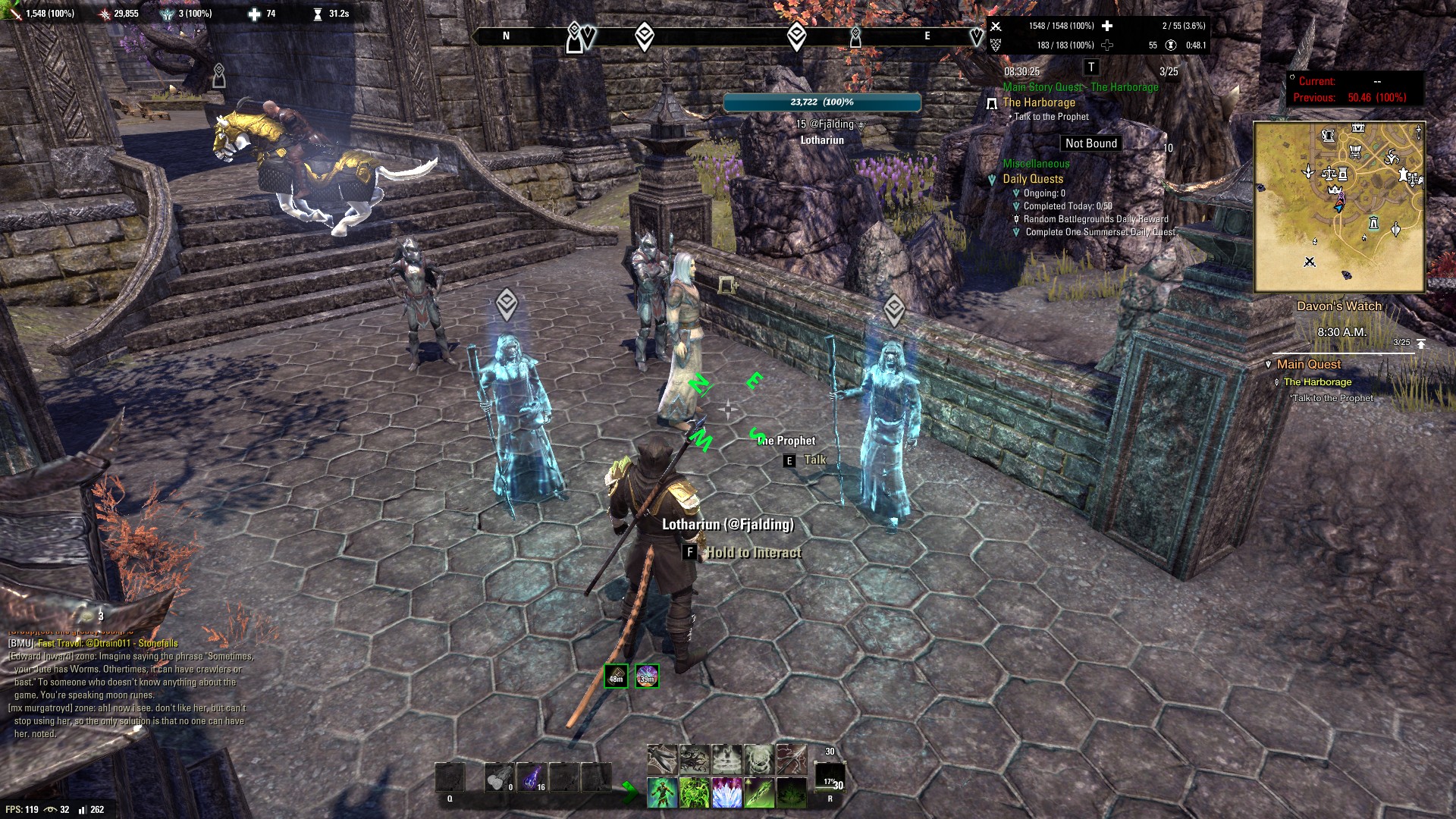Click the upward arrow icon below minimap
1456x819 pixels.
pyautogui.click(x=1421, y=344)
